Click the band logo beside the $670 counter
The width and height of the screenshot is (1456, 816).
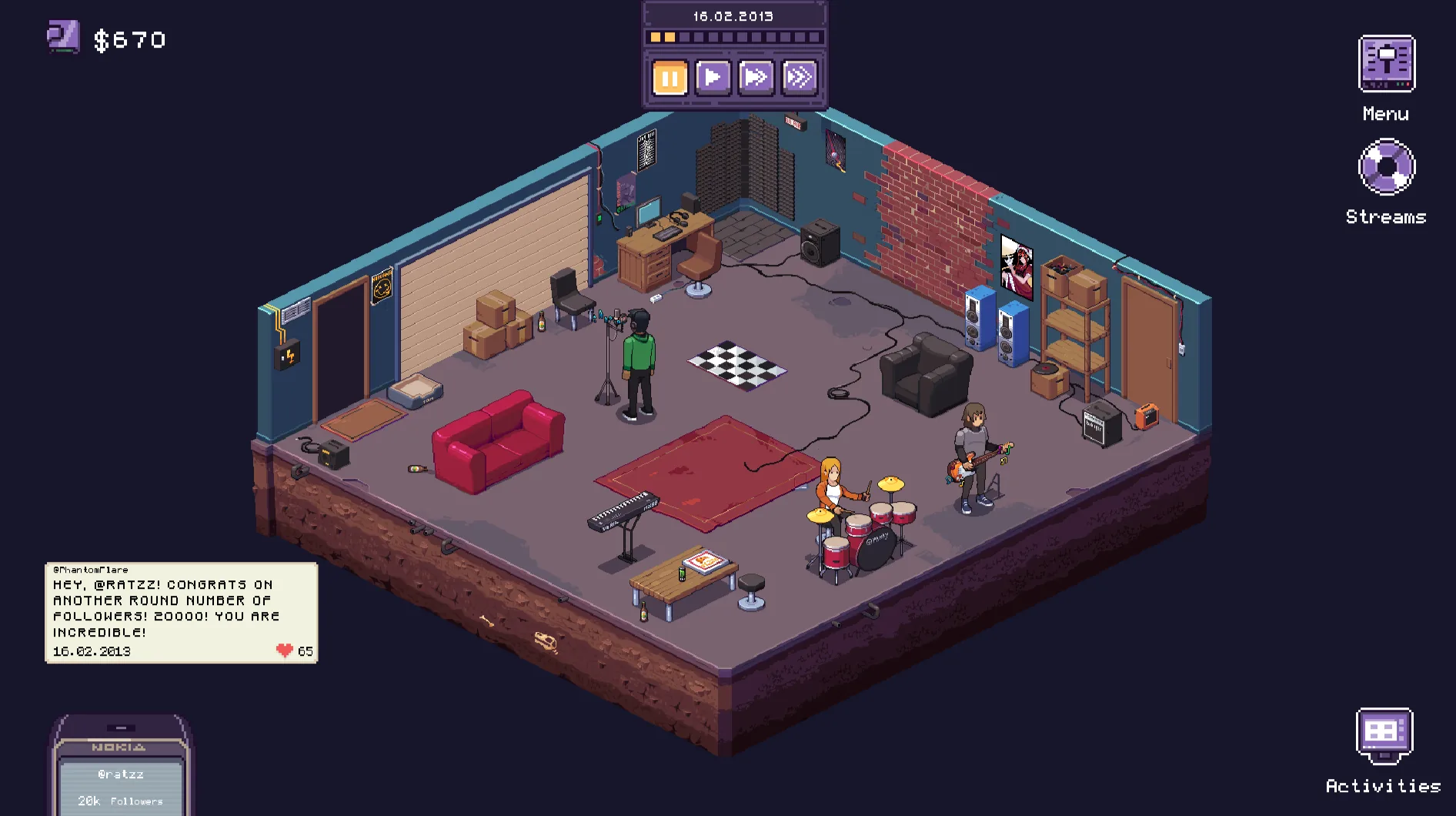64,35
